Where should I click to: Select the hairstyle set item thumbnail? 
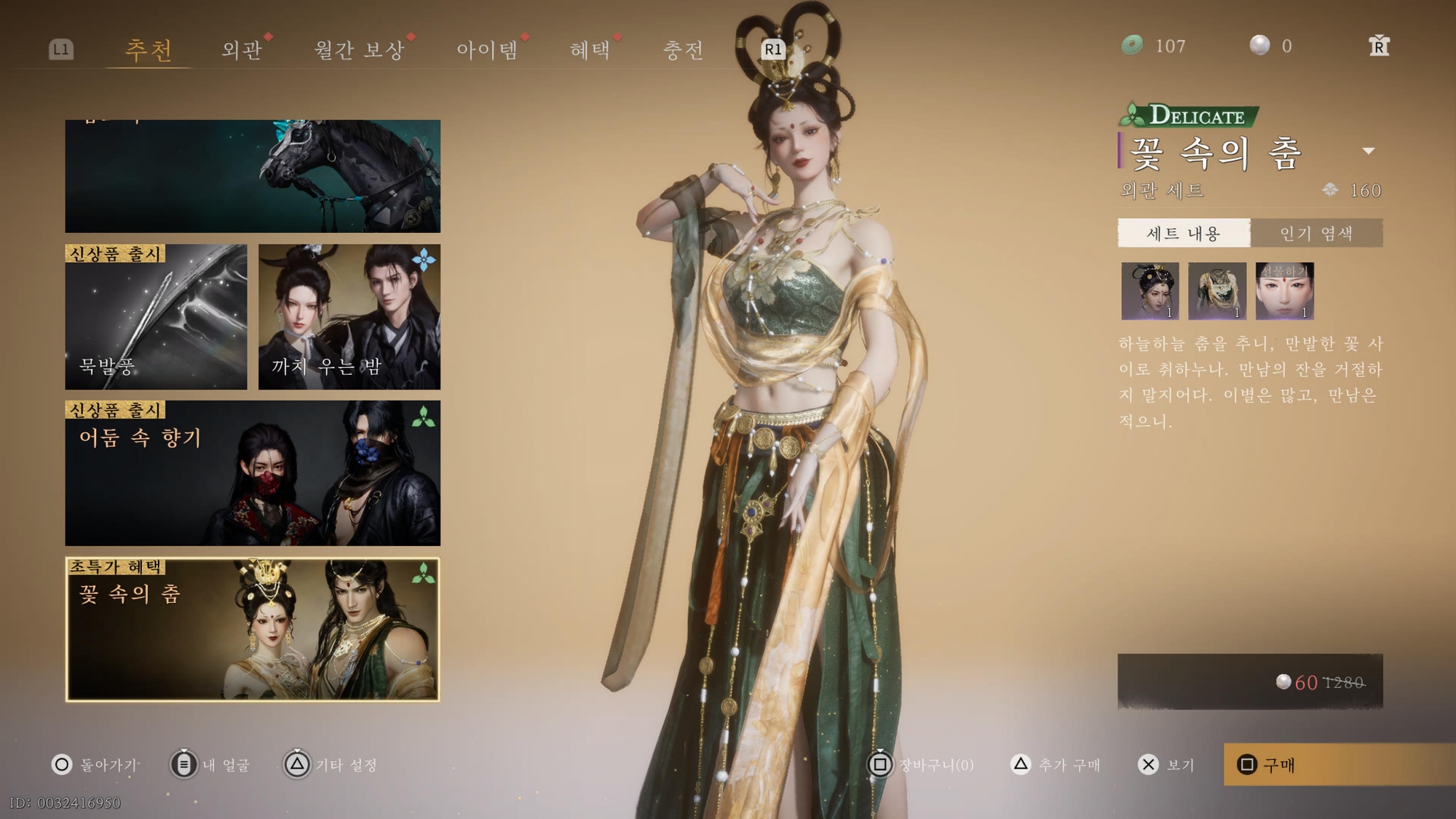pos(1150,291)
